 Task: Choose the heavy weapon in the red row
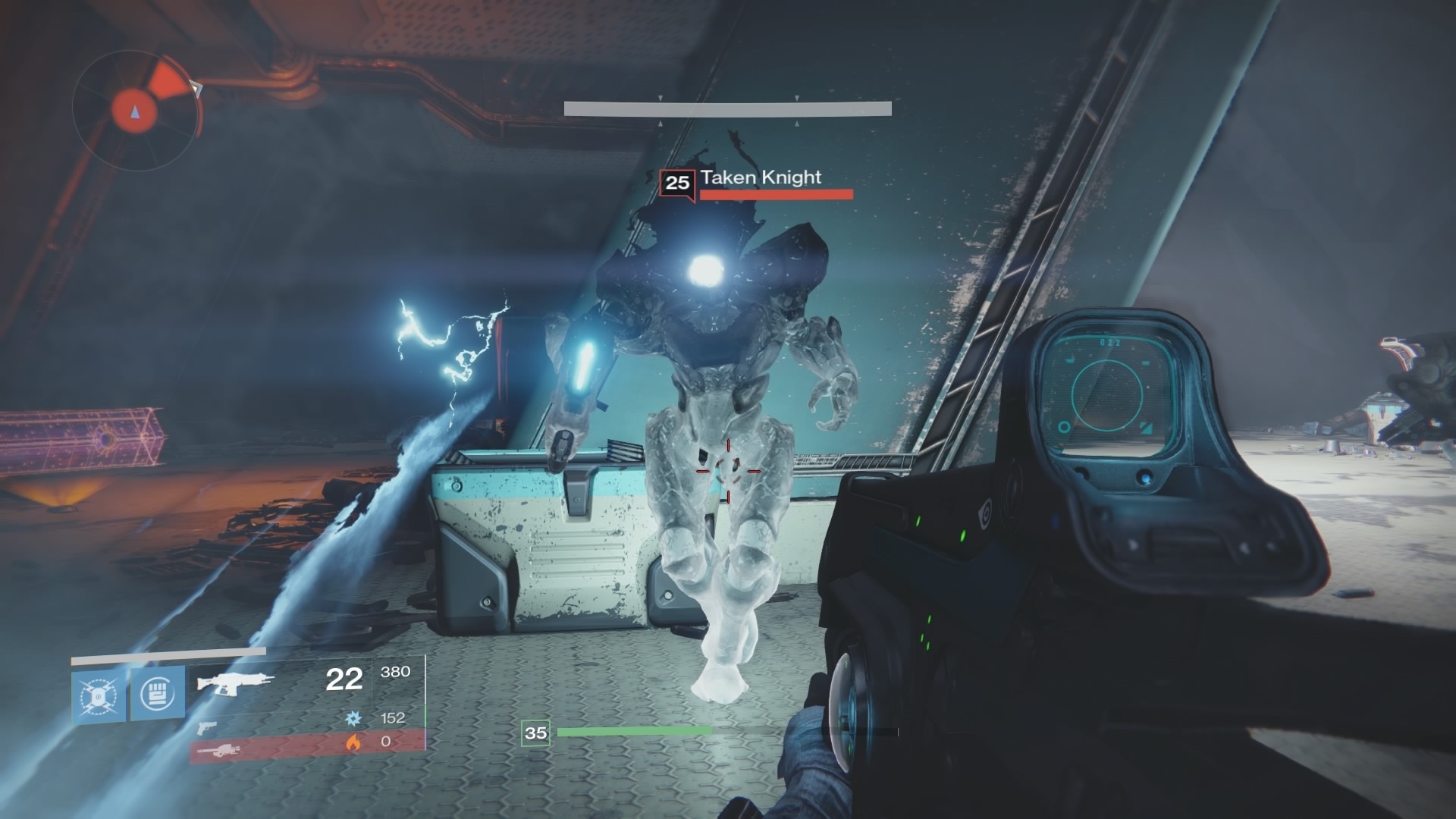pyautogui.click(x=220, y=750)
